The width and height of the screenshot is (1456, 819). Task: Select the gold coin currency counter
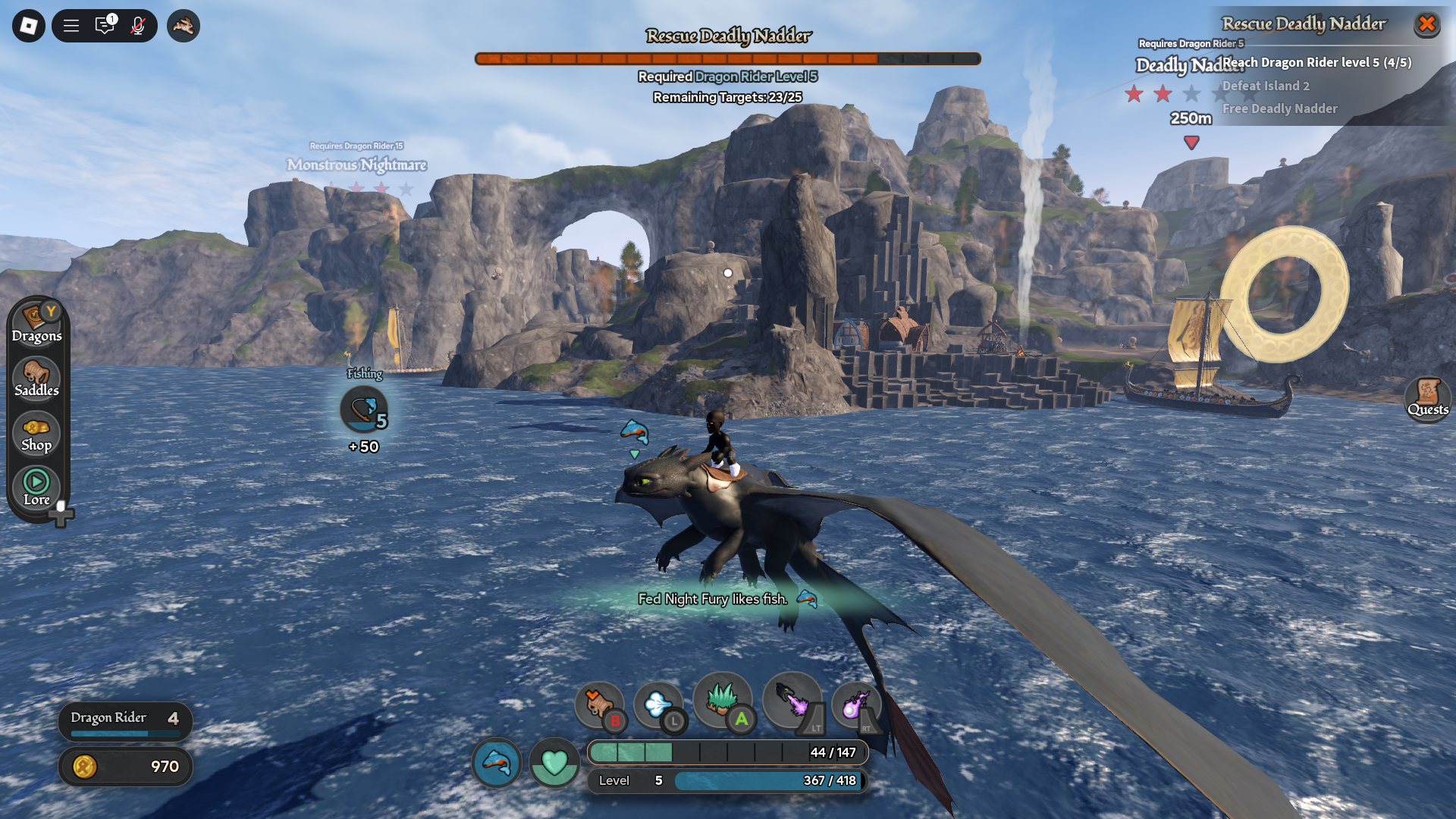126,767
